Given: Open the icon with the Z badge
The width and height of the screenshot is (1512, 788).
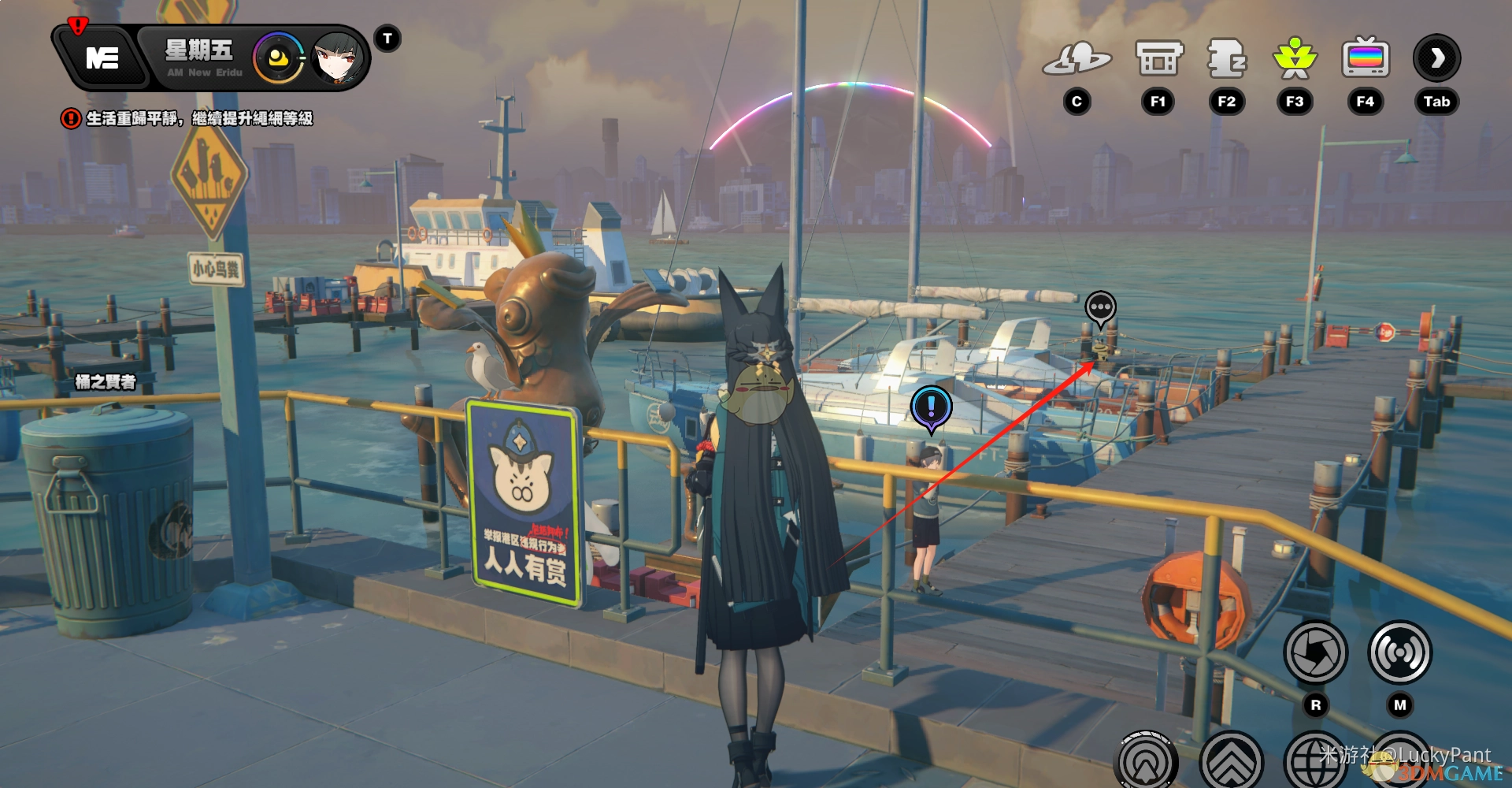Looking at the screenshot, I should tap(1226, 59).
